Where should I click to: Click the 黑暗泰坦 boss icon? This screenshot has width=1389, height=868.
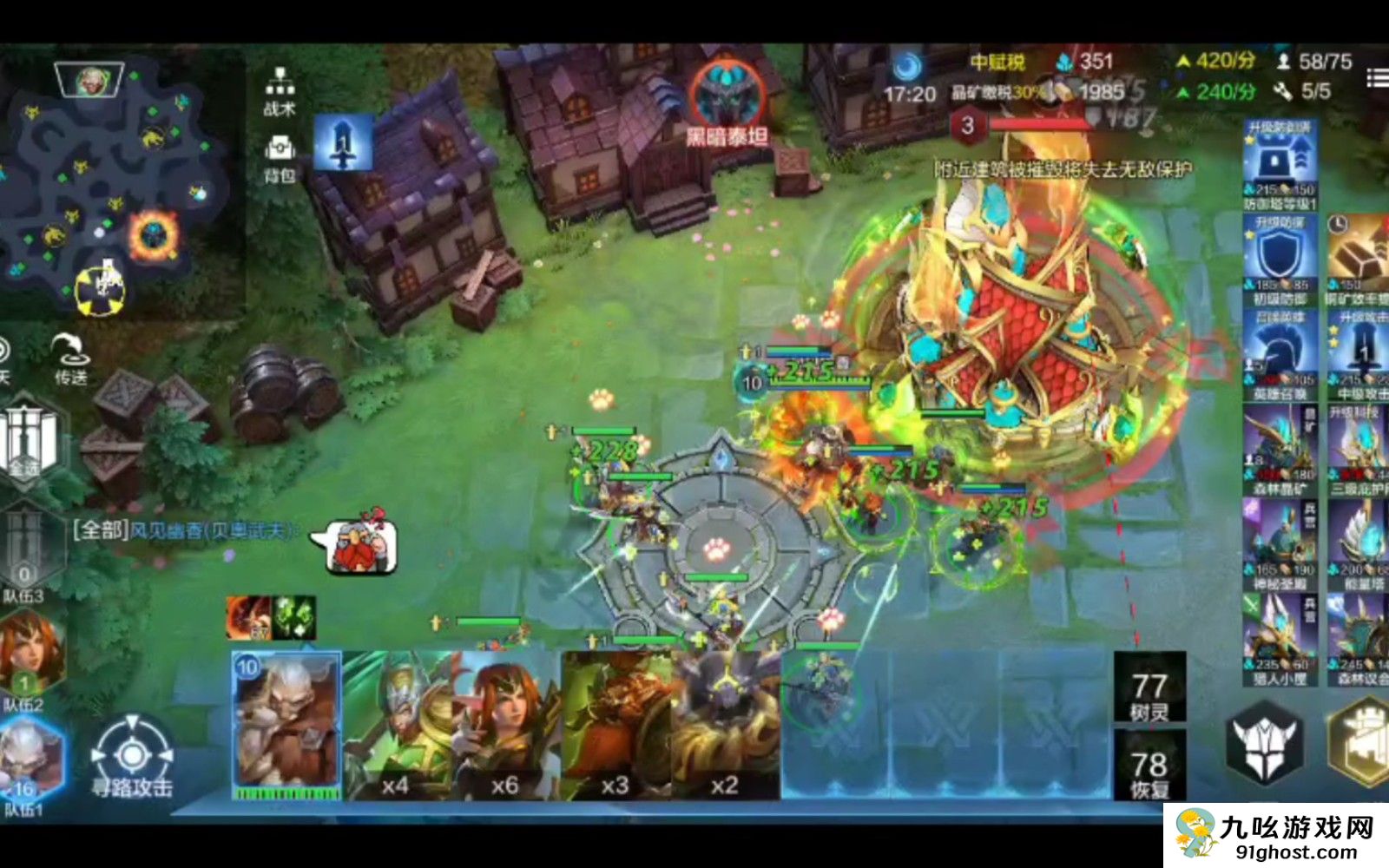[727, 100]
